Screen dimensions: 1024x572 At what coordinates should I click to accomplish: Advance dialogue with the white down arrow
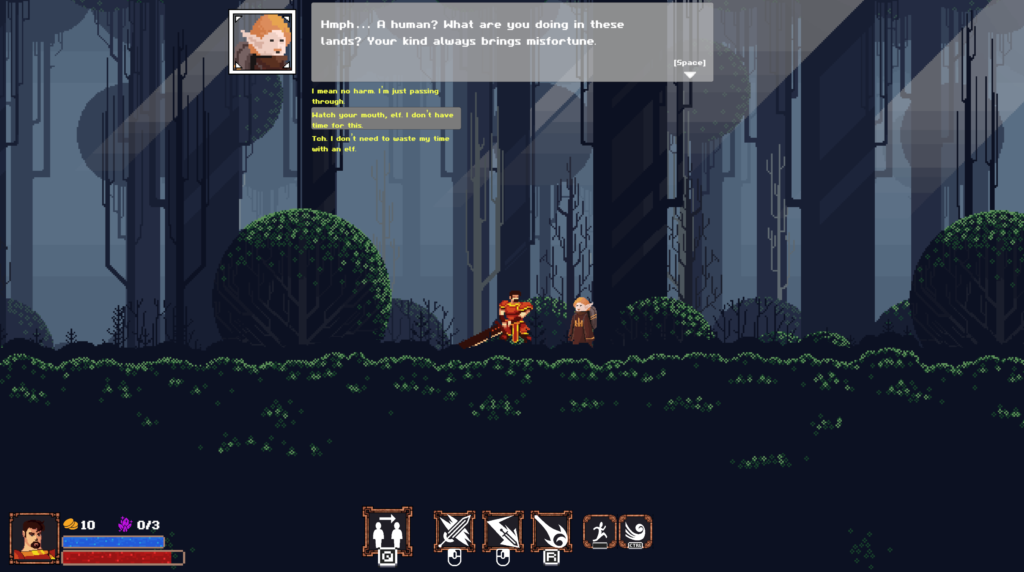689,74
